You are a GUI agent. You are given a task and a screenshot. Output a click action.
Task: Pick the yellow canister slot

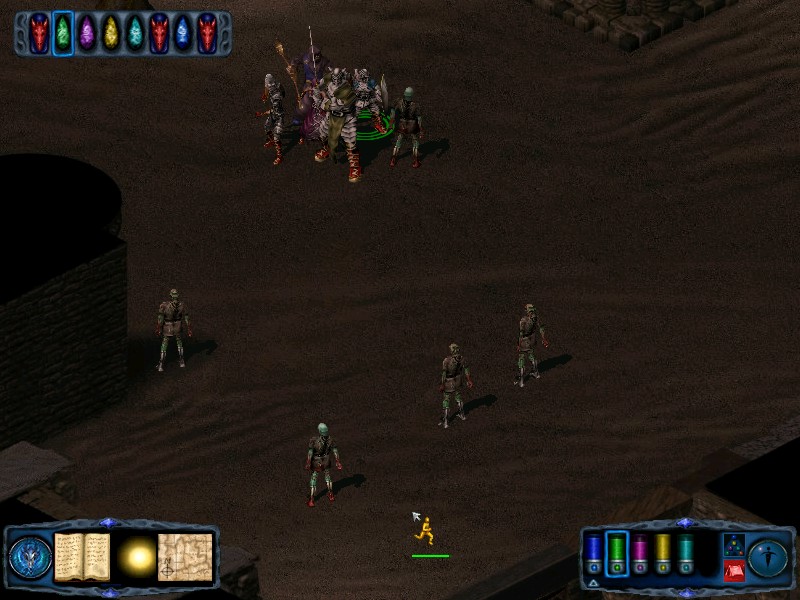[x=663, y=553]
